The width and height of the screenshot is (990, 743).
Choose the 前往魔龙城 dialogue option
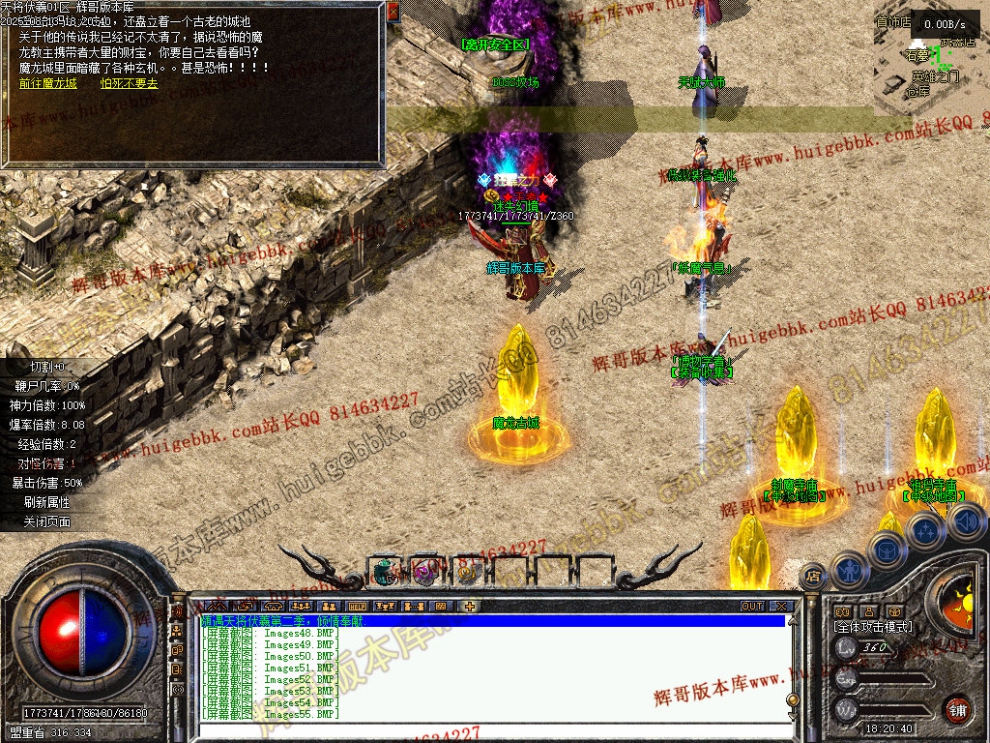pos(47,84)
